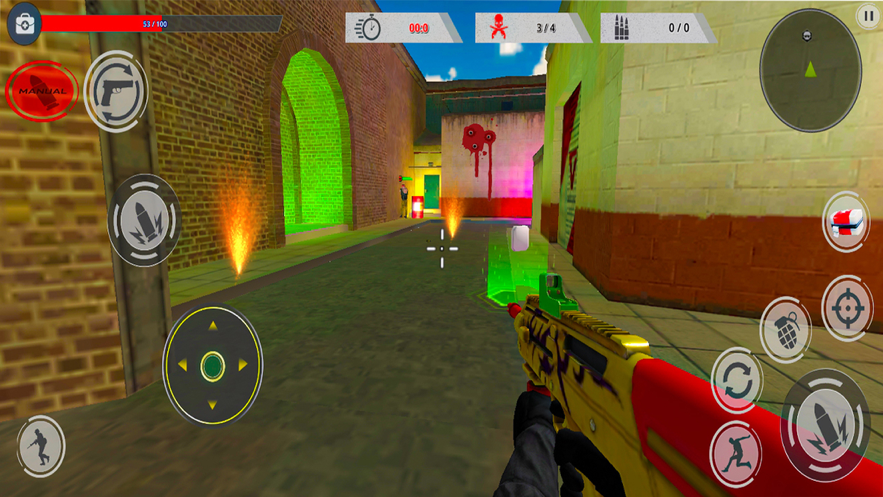The height and width of the screenshot is (497, 883).
Task: Reload with the circular arrows button
Action: pyautogui.click(x=737, y=381)
